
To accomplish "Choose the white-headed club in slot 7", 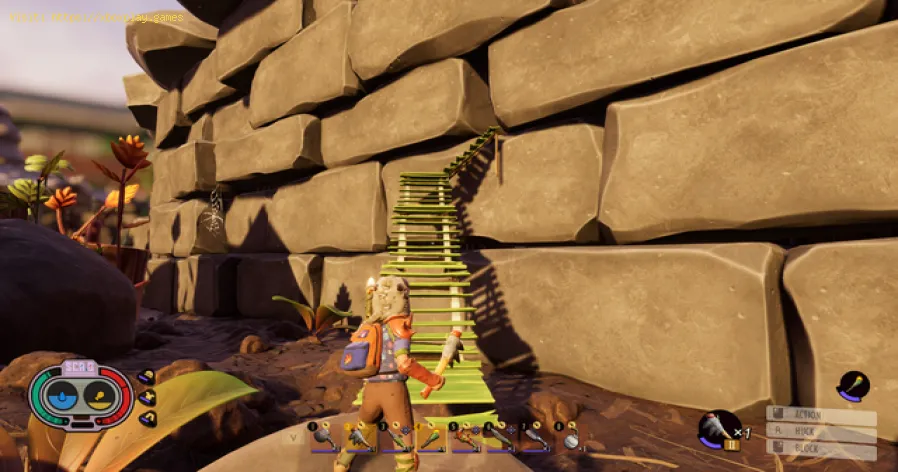I will point(535,437).
